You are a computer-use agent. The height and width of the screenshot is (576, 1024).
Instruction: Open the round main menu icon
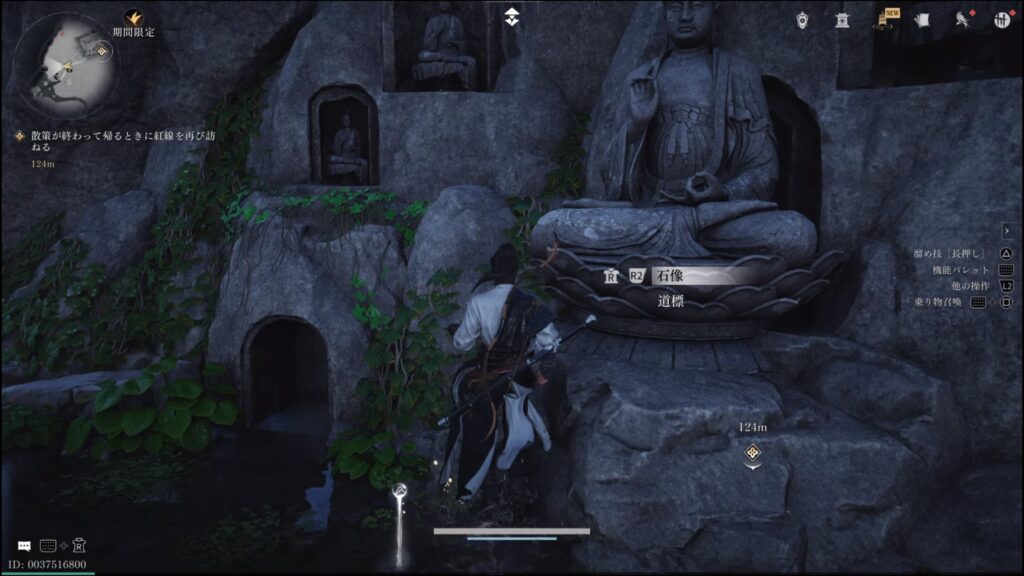(x=1002, y=19)
